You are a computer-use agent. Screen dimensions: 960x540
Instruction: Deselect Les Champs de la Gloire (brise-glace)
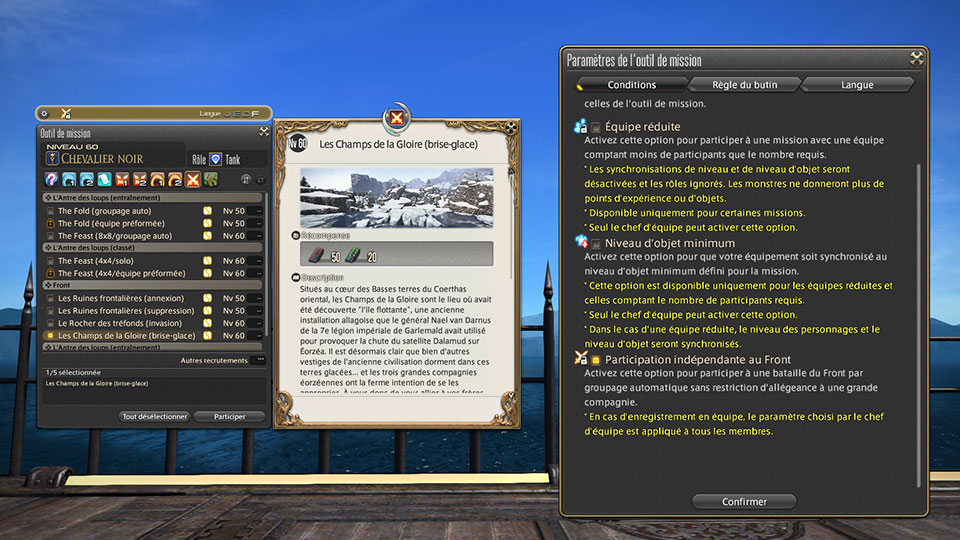[x=50, y=336]
